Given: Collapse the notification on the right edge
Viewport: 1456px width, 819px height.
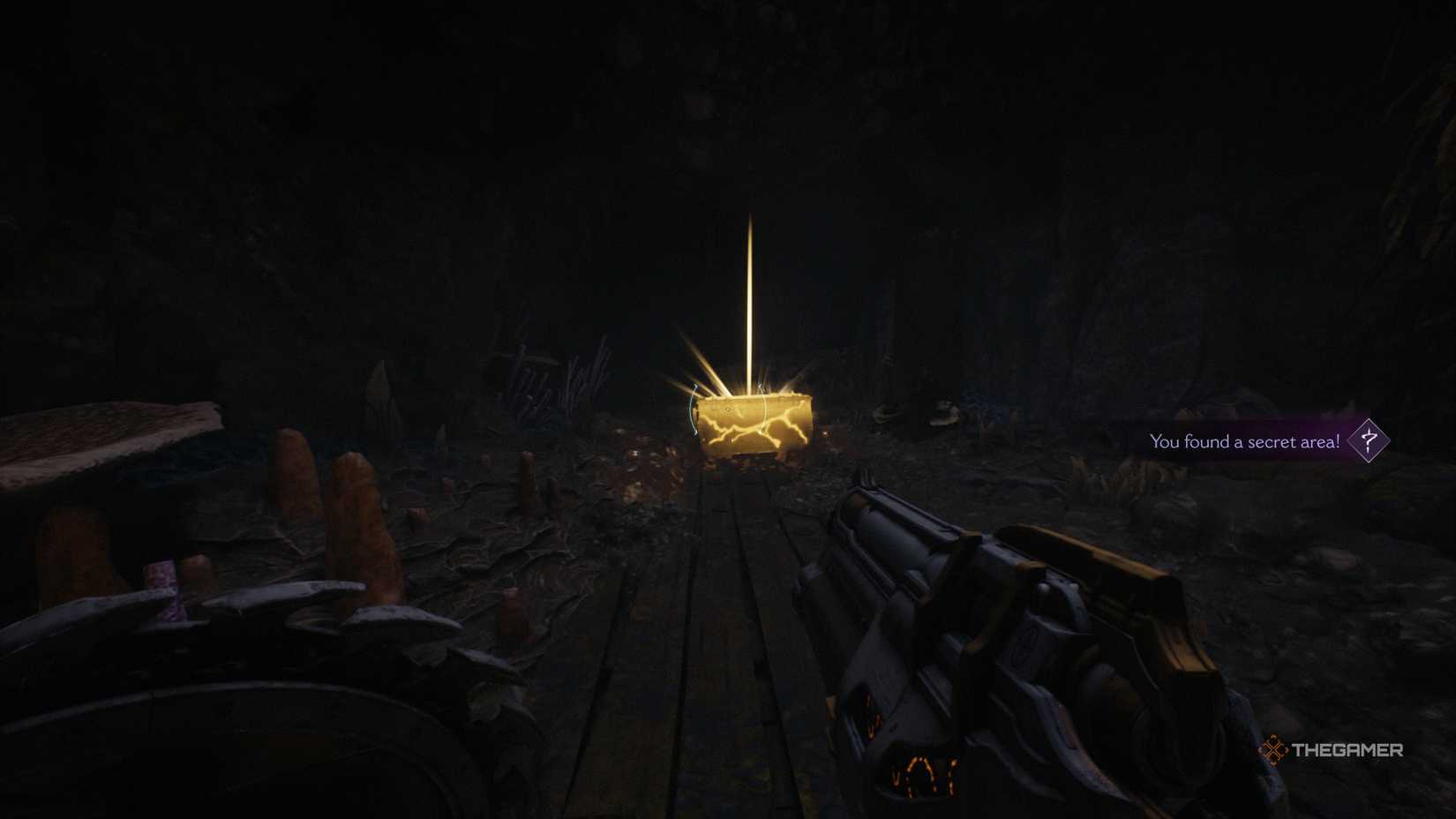Looking at the screenshot, I should [1244, 440].
